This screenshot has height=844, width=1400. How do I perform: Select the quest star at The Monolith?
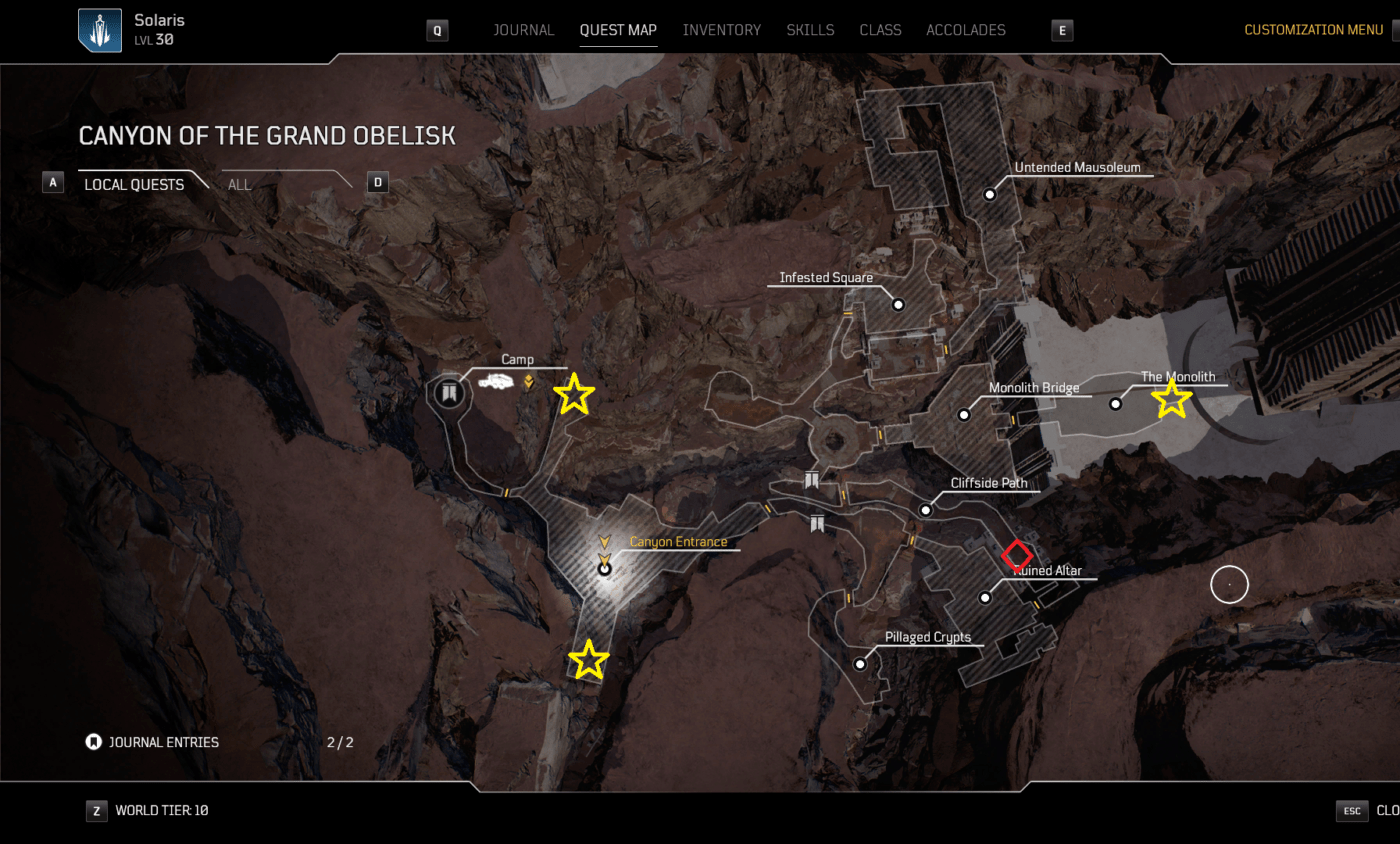(x=1173, y=398)
